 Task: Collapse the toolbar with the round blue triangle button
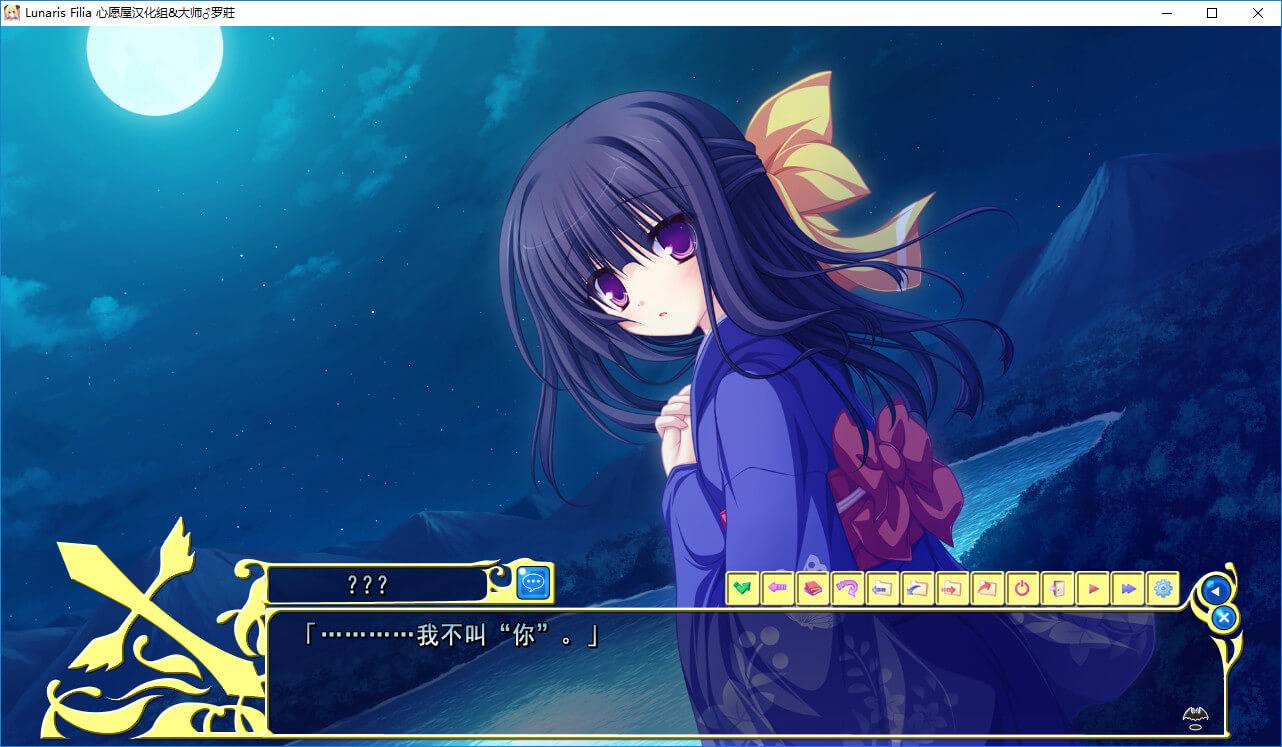click(x=1216, y=590)
